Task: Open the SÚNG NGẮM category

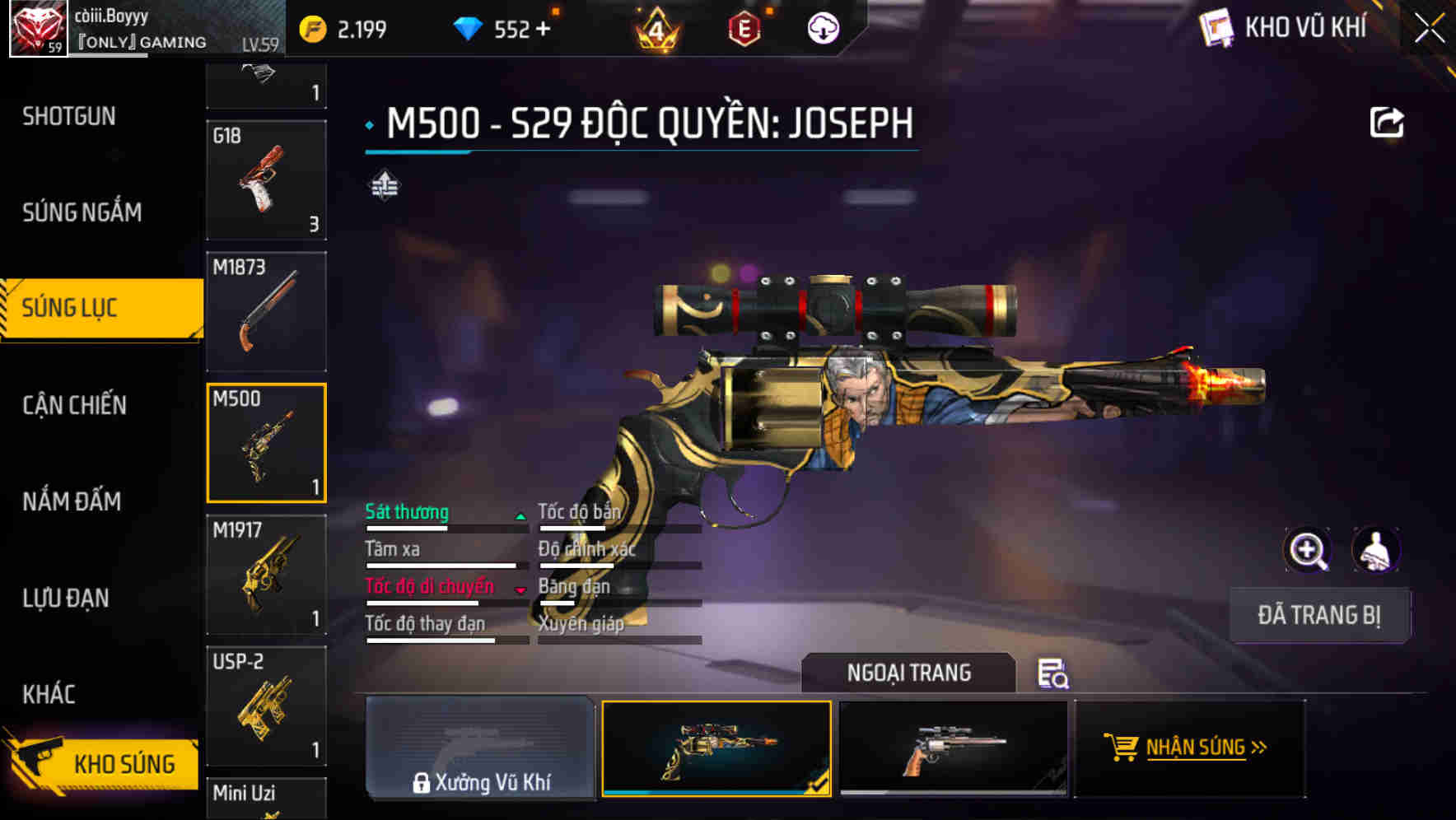Action: pyautogui.click(x=82, y=212)
